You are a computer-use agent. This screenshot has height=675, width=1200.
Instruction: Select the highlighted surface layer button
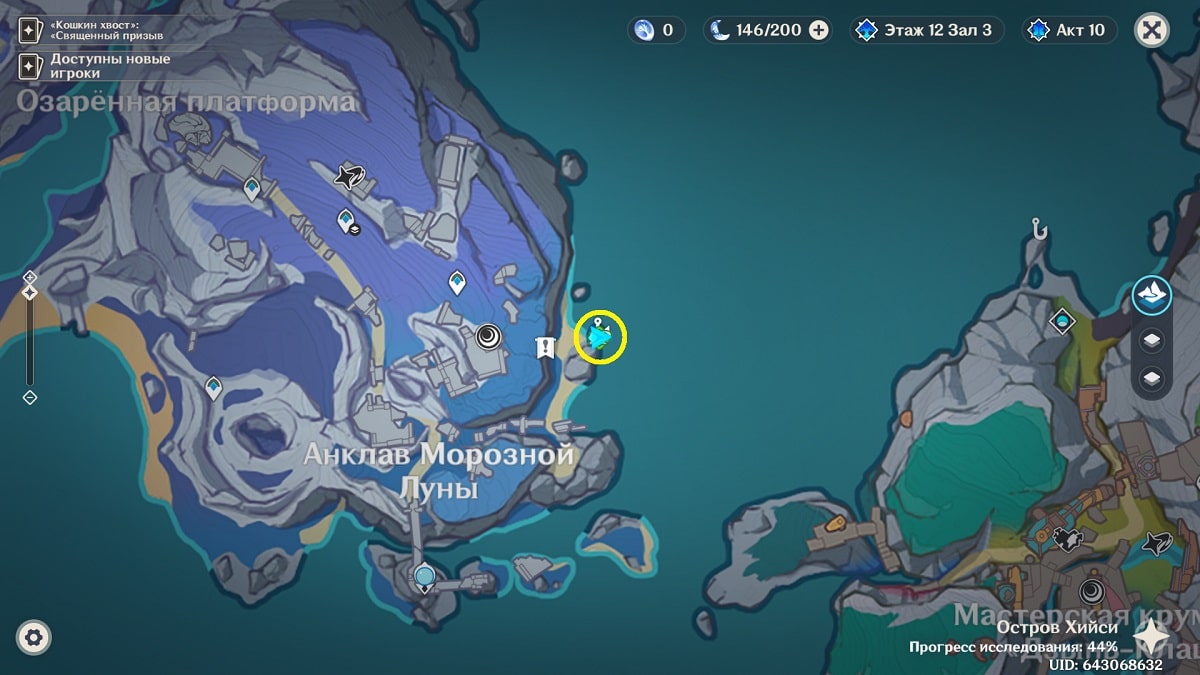point(1152,295)
